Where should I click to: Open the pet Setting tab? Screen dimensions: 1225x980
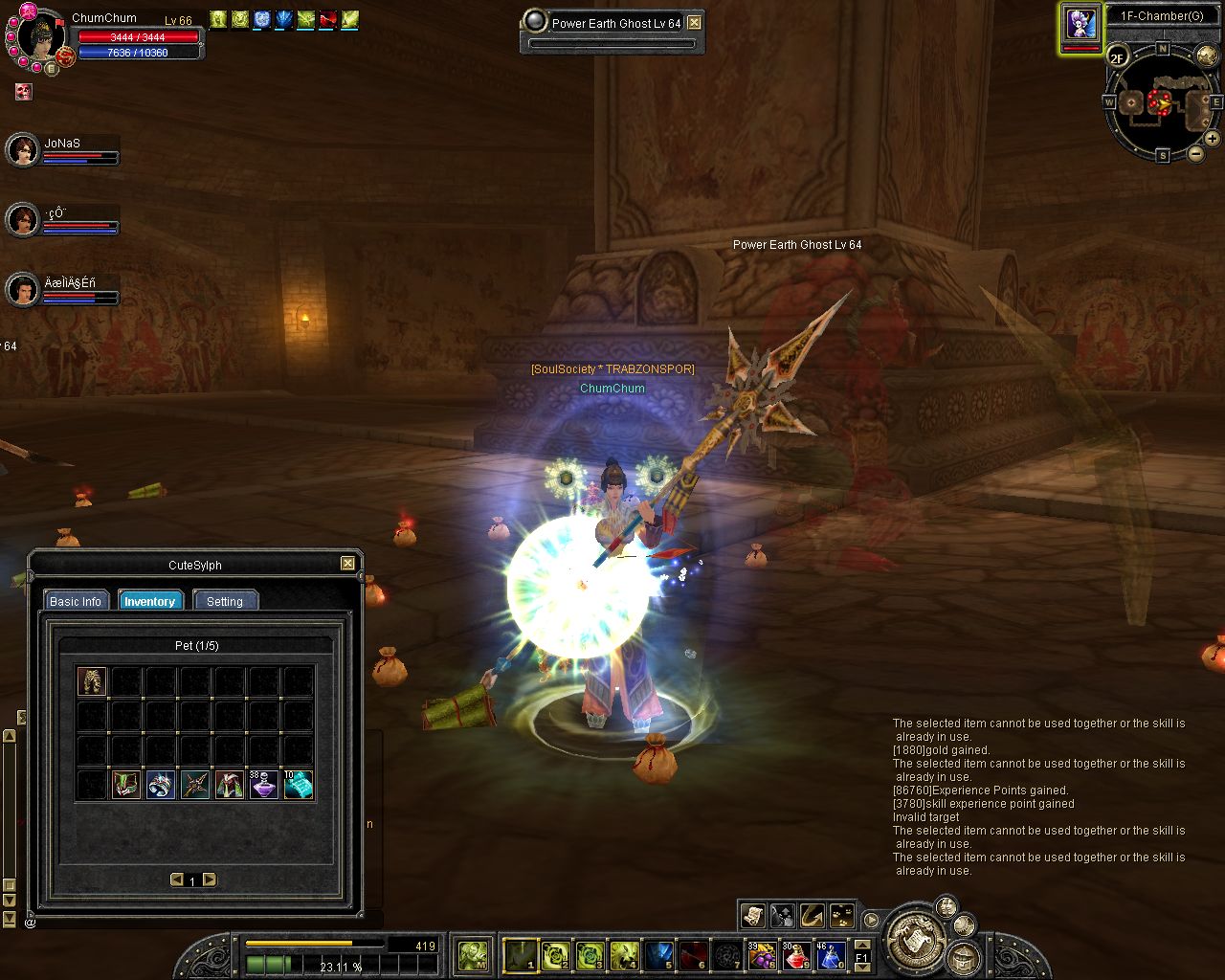(x=225, y=601)
